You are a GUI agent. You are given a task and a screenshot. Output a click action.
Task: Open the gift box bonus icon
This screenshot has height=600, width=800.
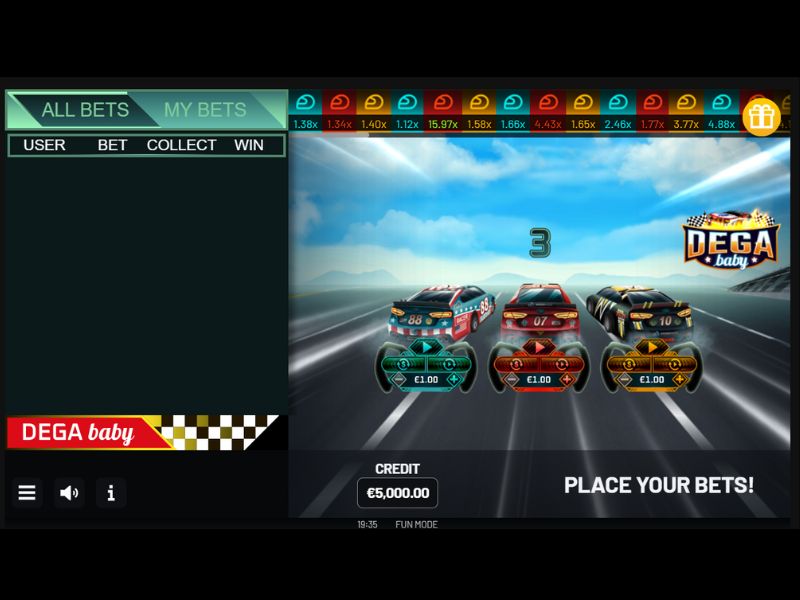coord(761,117)
